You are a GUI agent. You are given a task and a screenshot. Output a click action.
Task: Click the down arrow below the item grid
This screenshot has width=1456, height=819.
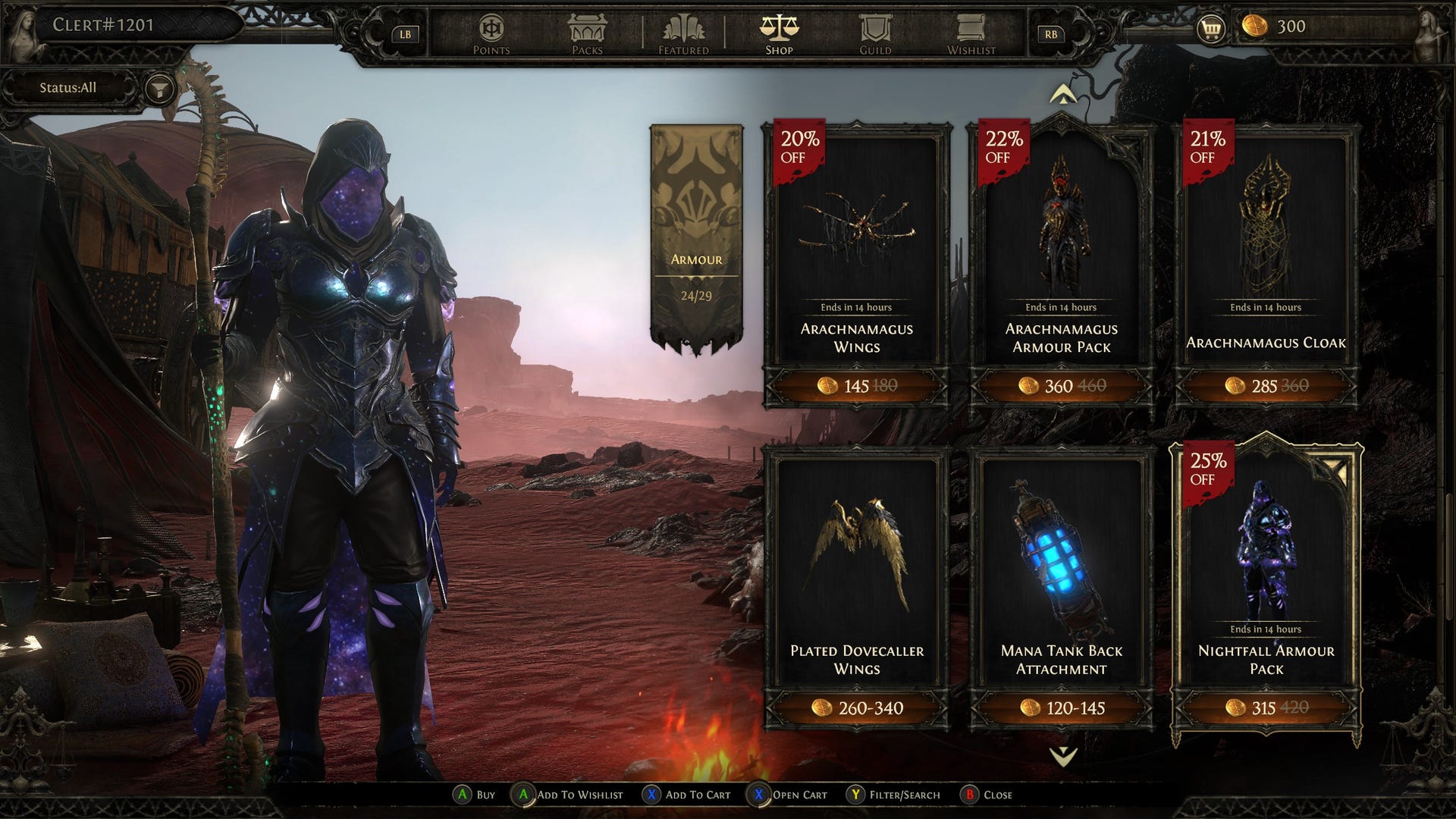click(x=1062, y=755)
